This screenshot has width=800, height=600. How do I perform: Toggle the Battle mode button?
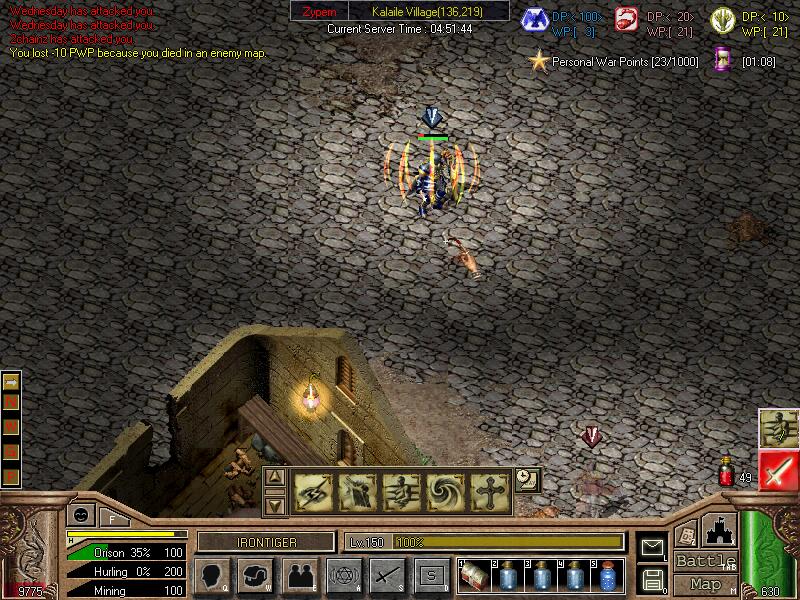(x=705, y=561)
